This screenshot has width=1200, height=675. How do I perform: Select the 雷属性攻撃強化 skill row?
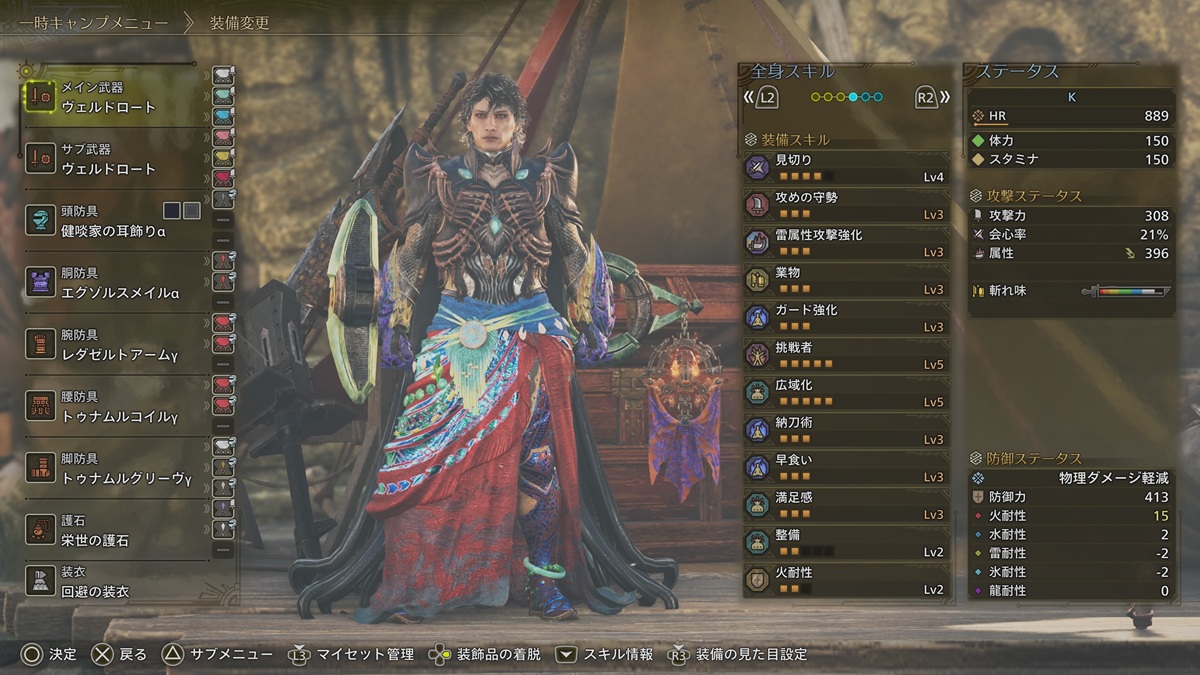tap(846, 243)
